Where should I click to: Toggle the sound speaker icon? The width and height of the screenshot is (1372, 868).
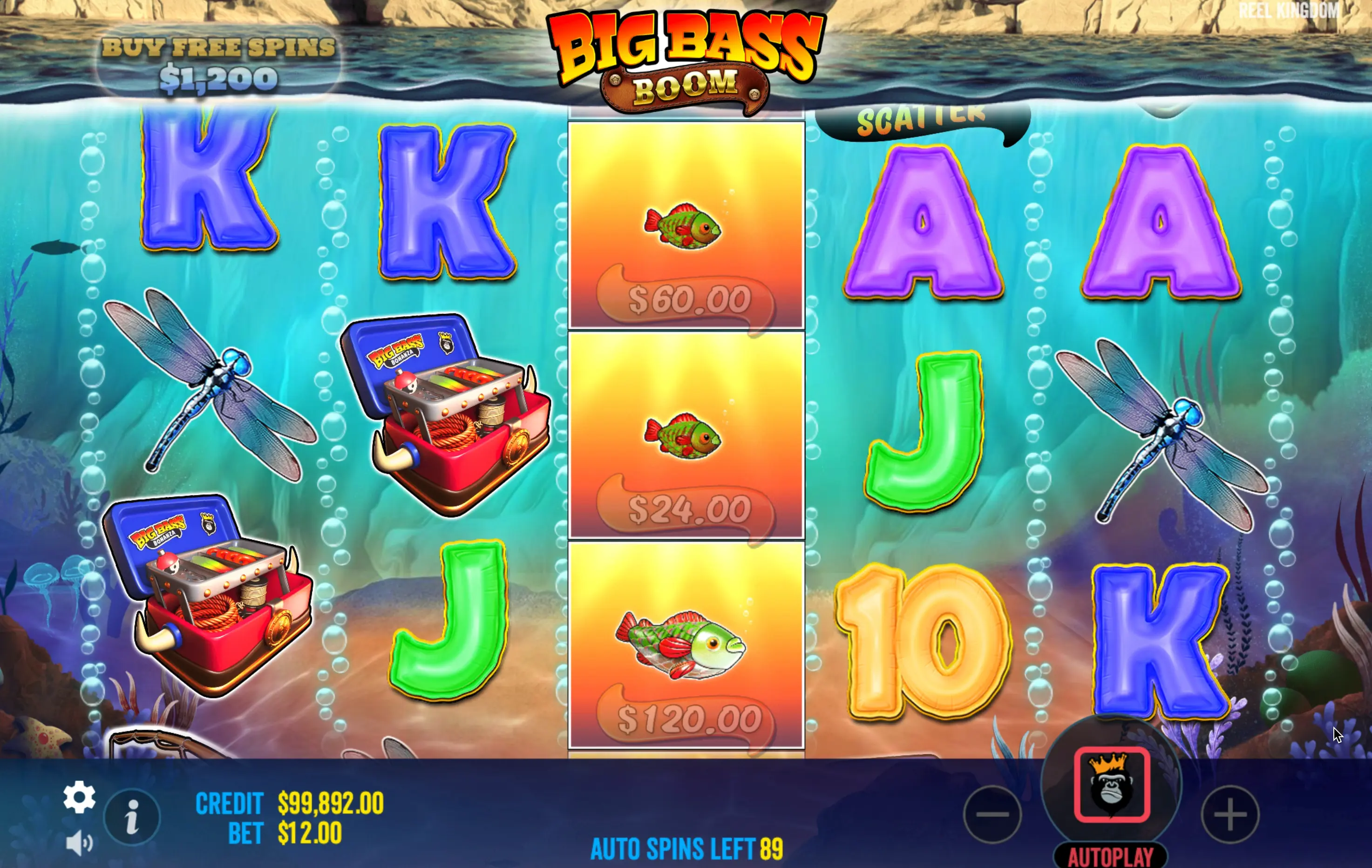79,842
